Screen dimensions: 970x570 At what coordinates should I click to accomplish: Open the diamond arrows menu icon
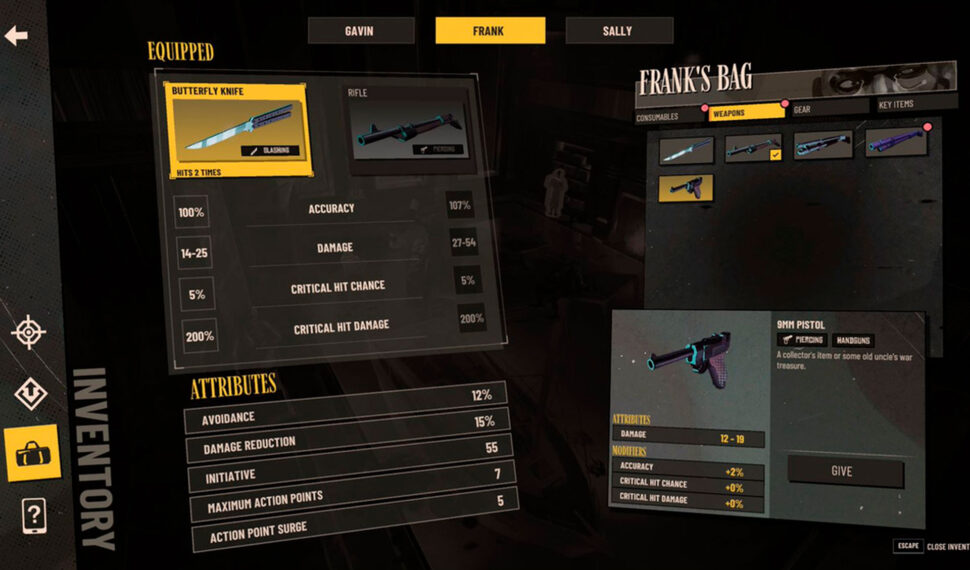(x=30, y=394)
